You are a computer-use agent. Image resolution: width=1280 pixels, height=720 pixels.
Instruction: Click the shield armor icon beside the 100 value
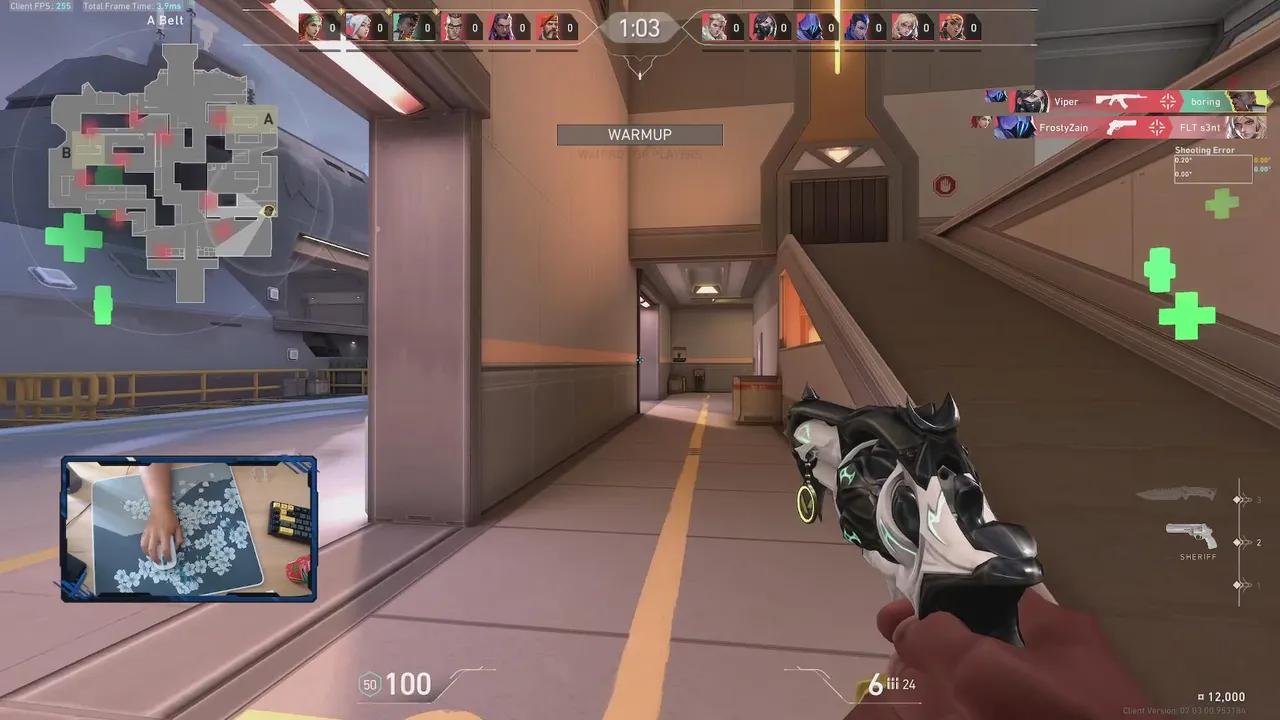(369, 684)
